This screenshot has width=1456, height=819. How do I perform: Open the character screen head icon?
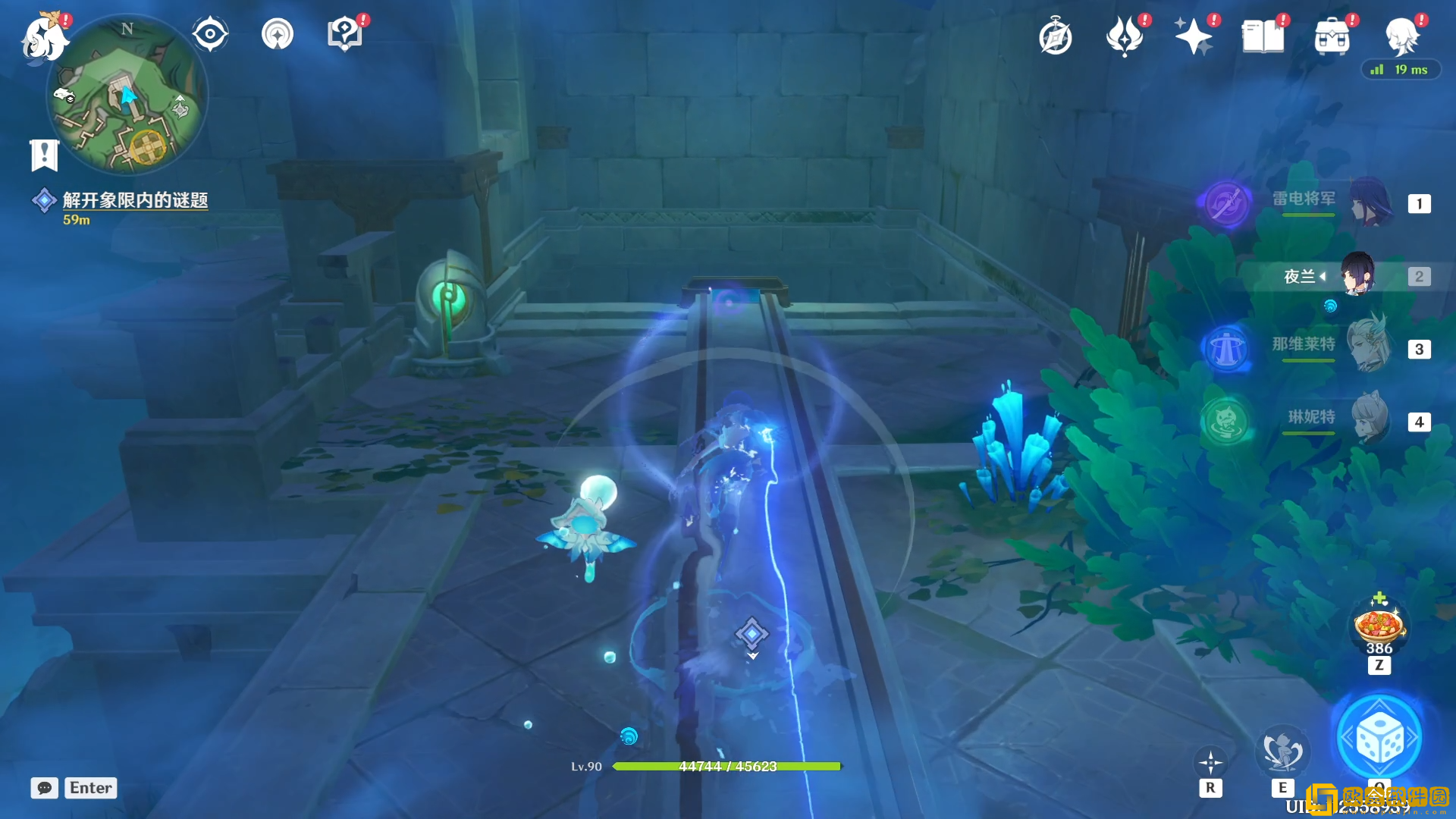pyautogui.click(x=1401, y=36)
